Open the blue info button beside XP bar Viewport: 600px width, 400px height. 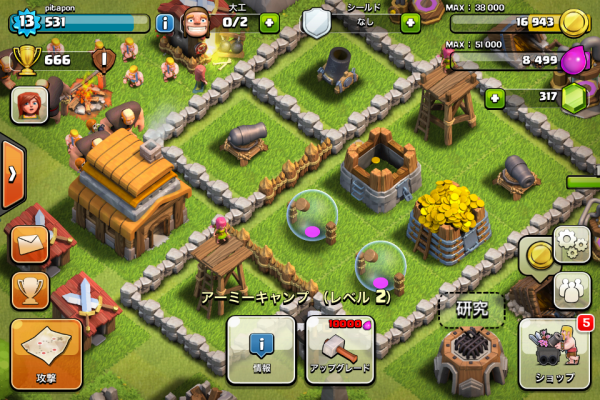click(165, 21)
